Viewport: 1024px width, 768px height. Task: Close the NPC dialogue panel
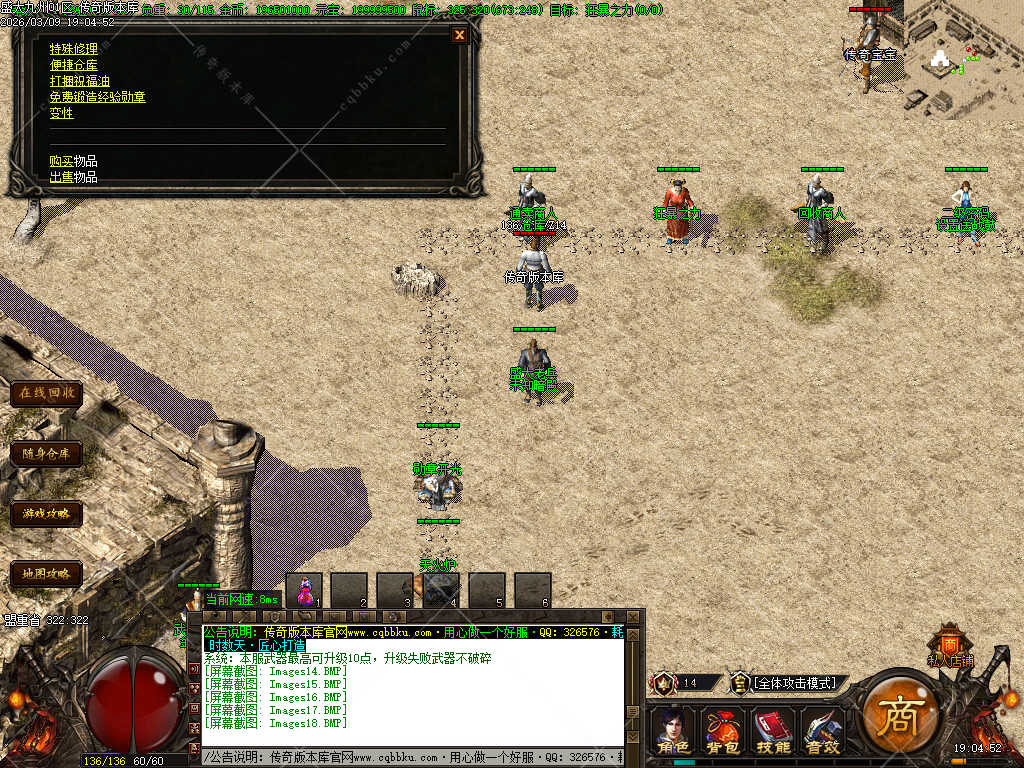click(x=460, y=35)
